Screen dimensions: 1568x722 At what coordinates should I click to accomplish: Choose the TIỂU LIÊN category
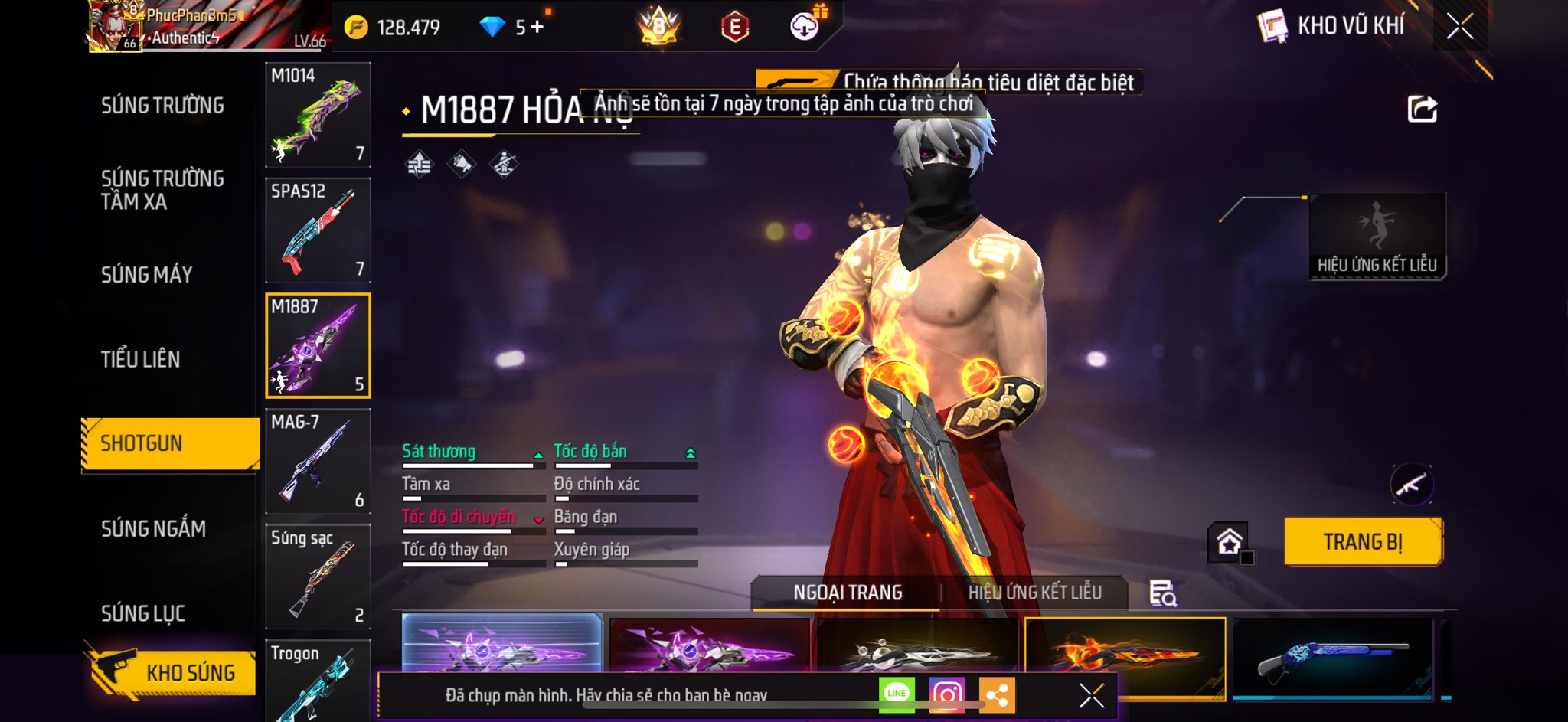[140, 359]
